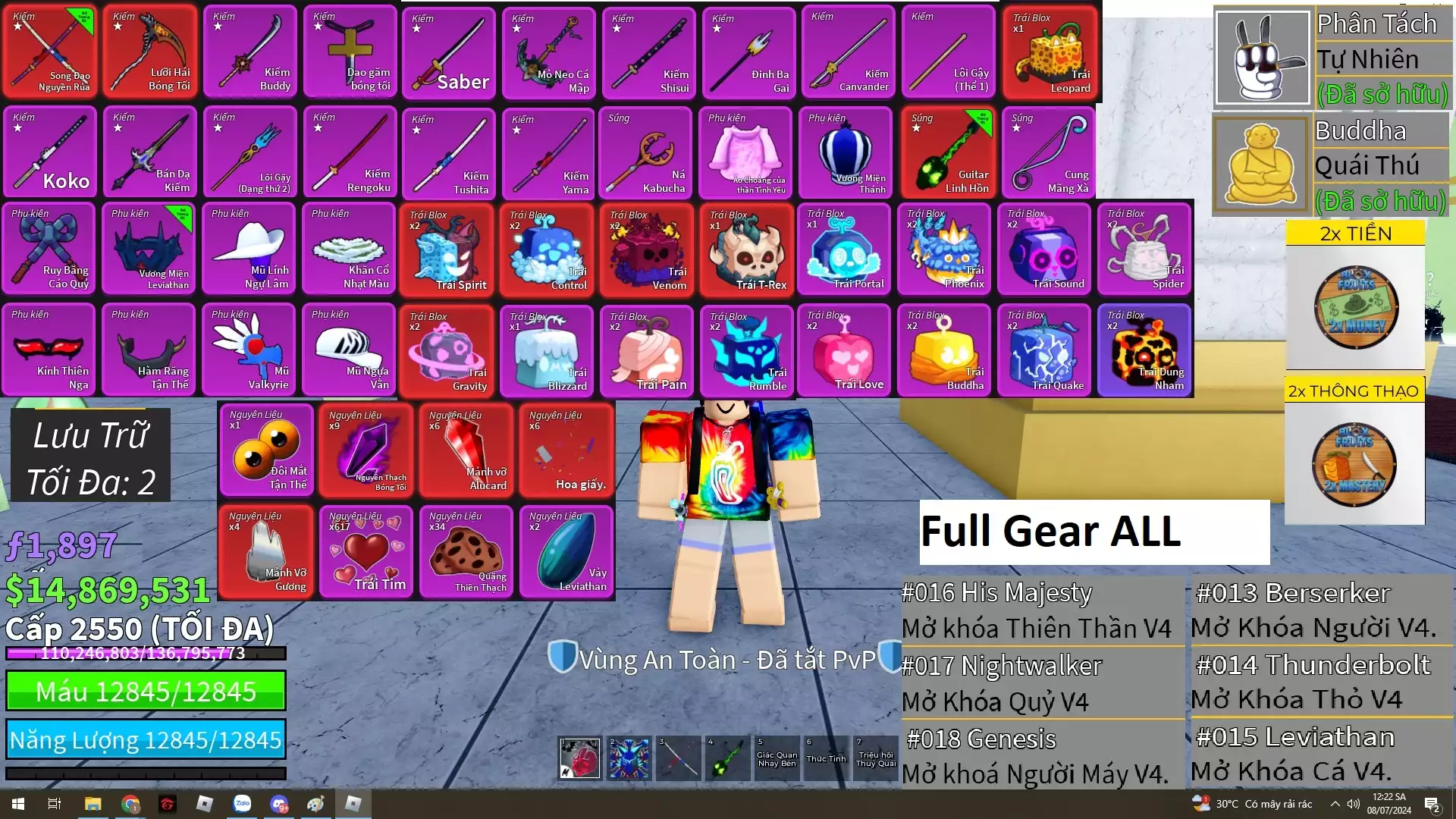Click the 2x MASTERY gamepass icon

1355,464
